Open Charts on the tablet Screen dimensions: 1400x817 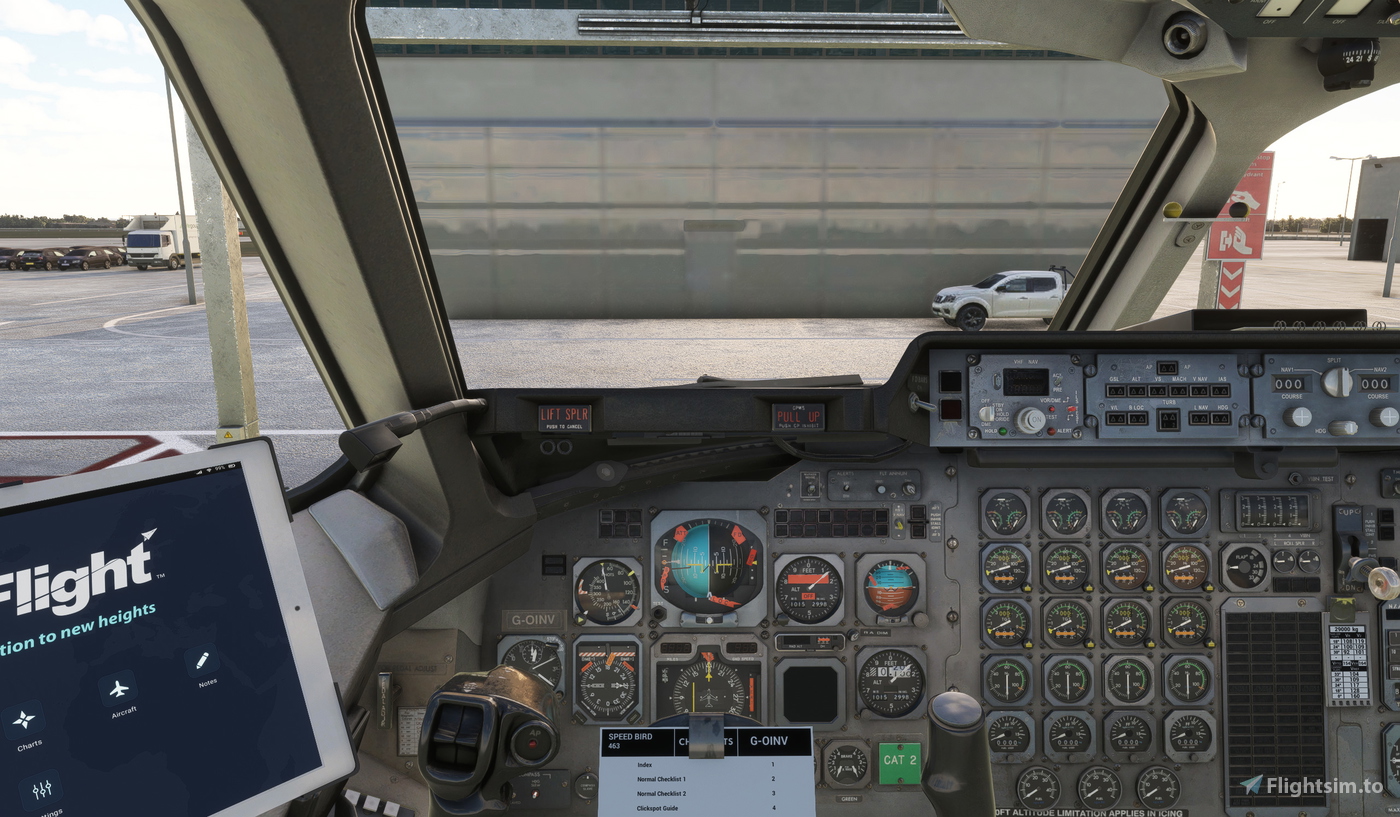[x=25, y=717]
